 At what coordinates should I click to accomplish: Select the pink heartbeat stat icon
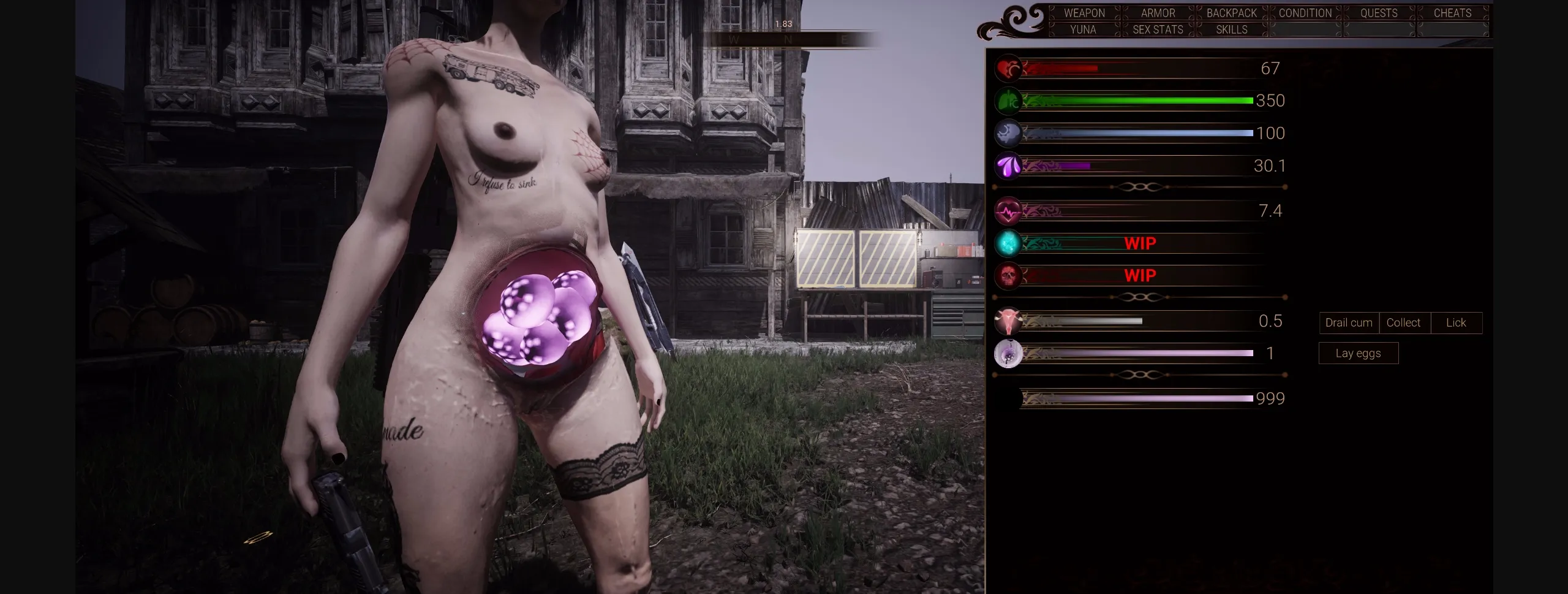click(1008, 210)
